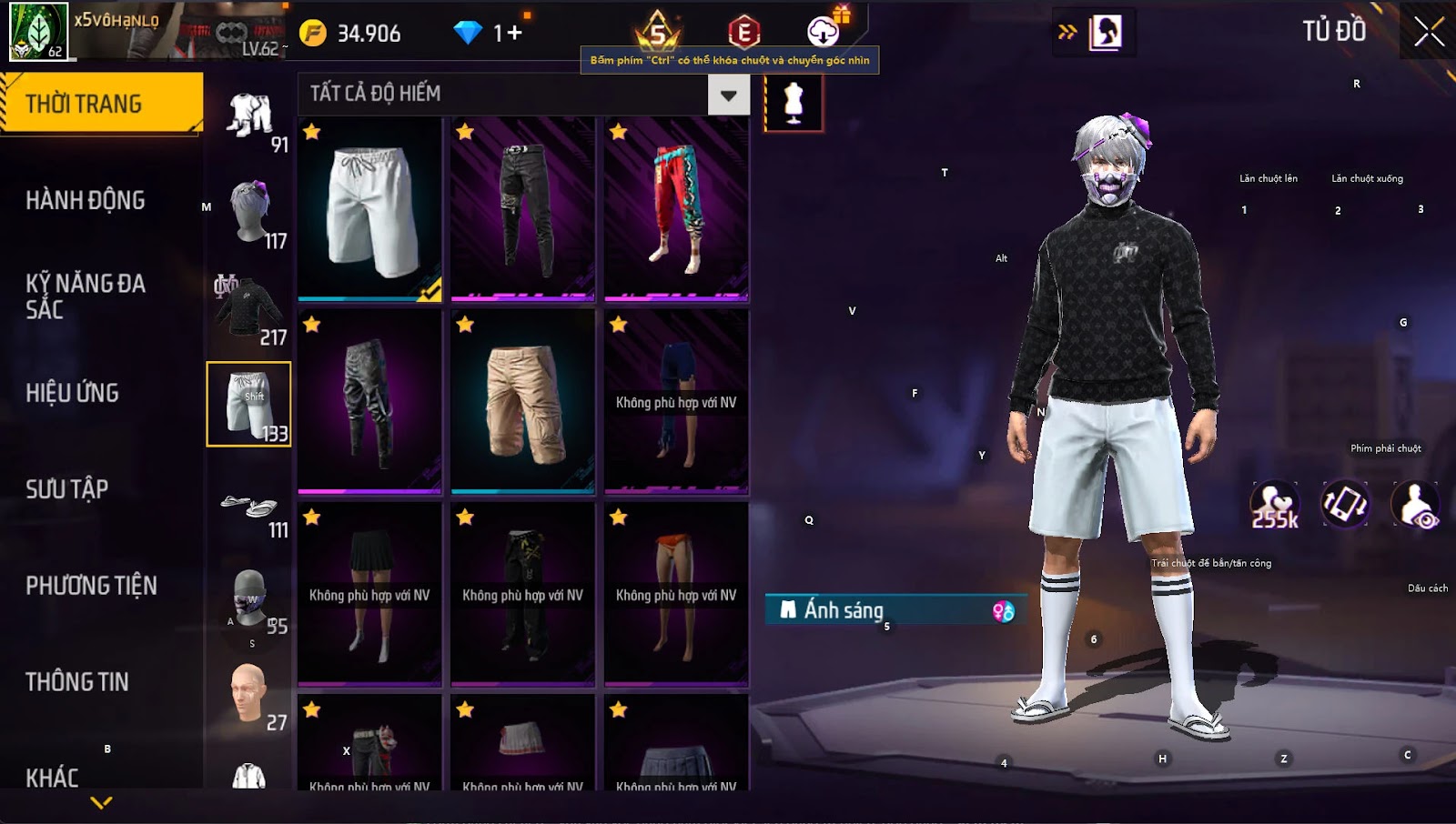Click the mannequin preview icon
Screen dimensions: 1456x824
point(794,102)
